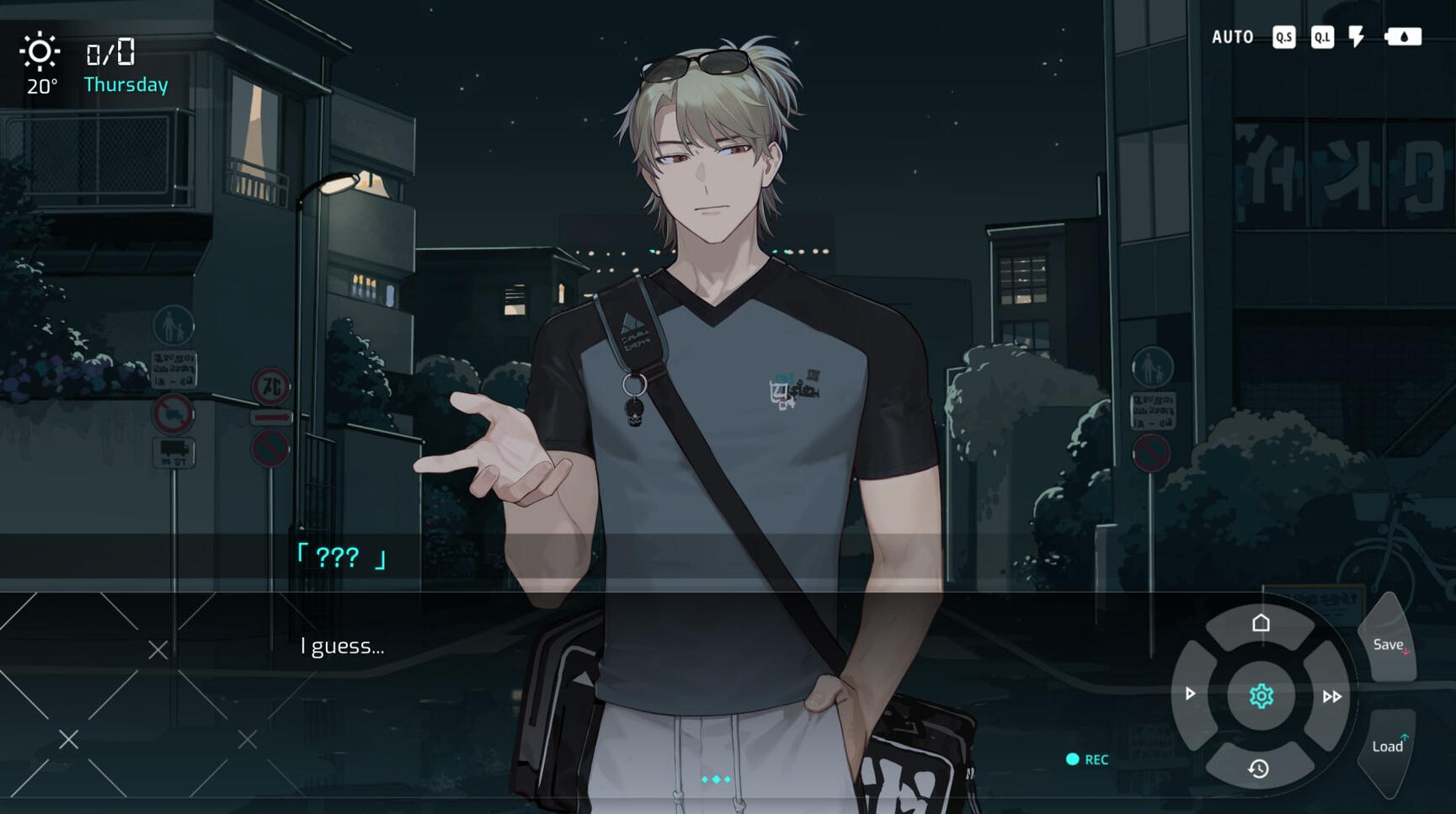Quick load with the Q.L button
Viewport: 1456px width, 814px height.
coord(1322,37)
